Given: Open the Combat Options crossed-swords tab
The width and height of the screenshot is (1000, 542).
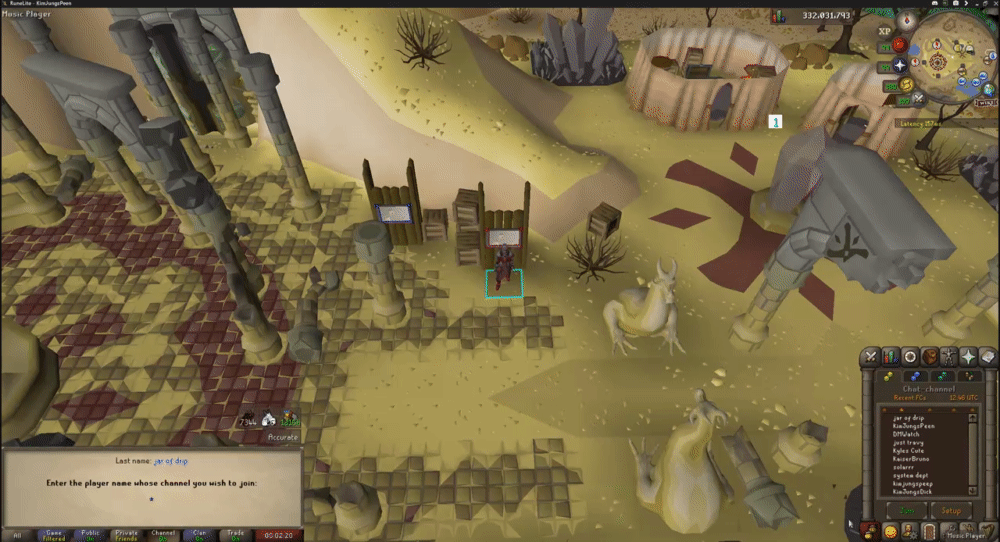Looking at the screenshot, I should (x=871, y=357).
